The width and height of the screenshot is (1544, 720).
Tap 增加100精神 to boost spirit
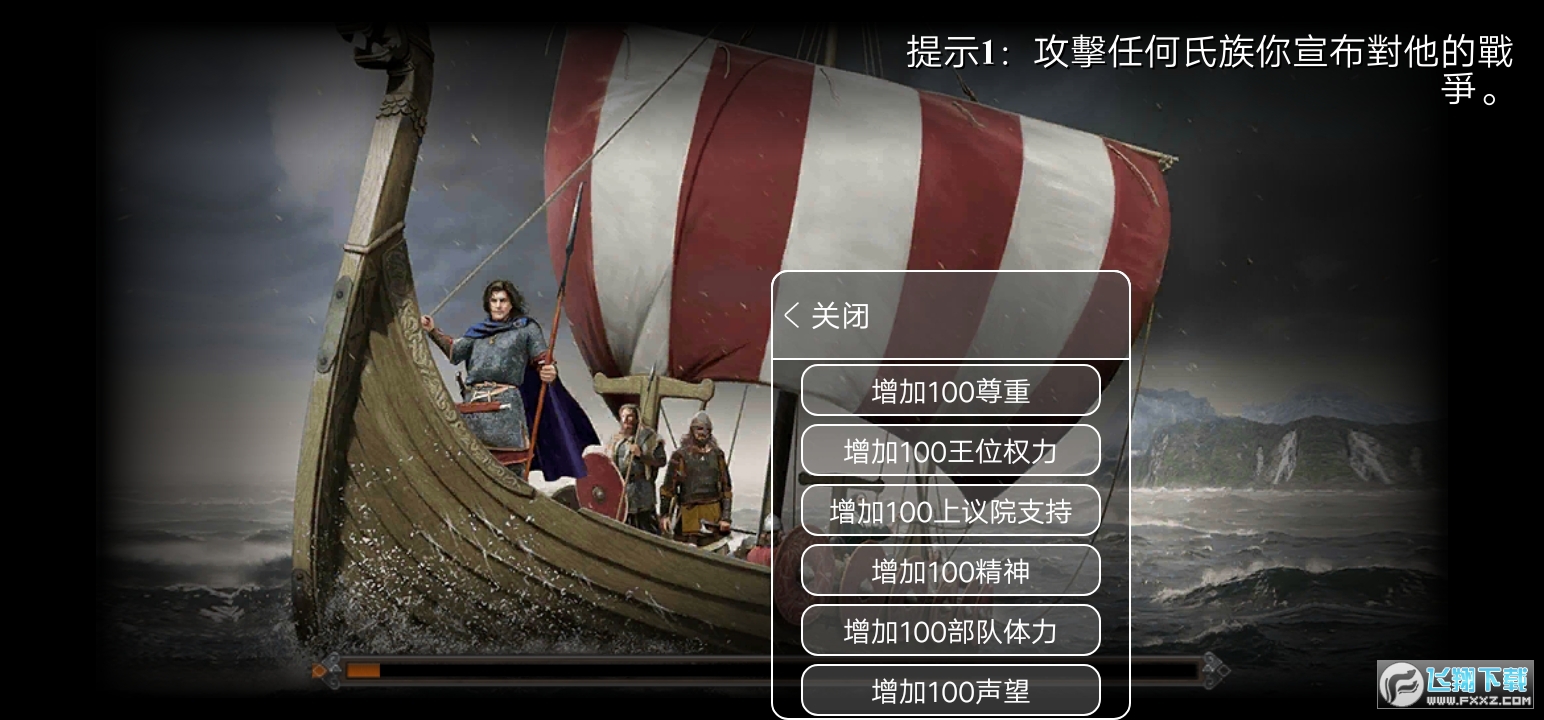[950, 570]
